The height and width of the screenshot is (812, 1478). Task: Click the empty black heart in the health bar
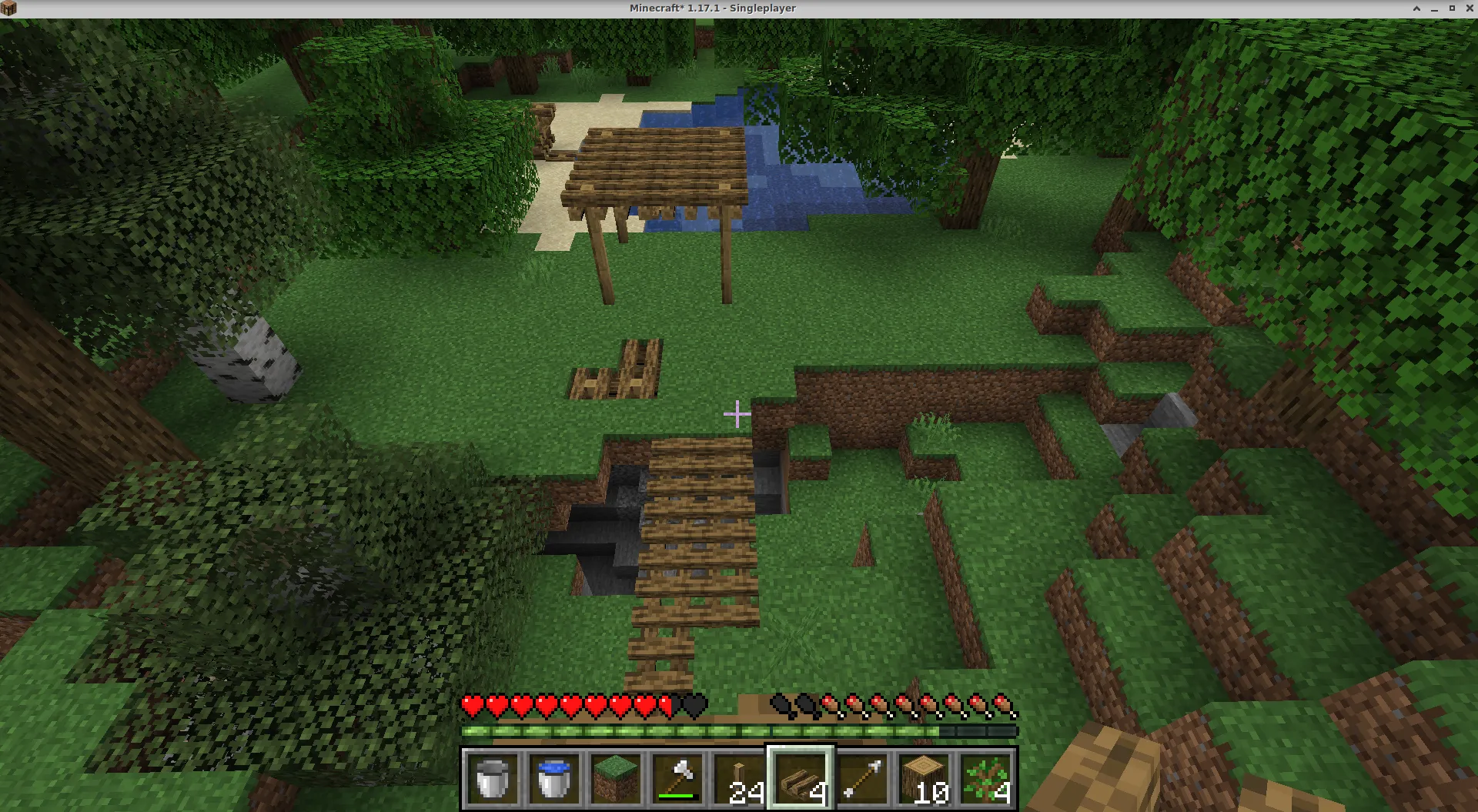click(x=695, y=705)
